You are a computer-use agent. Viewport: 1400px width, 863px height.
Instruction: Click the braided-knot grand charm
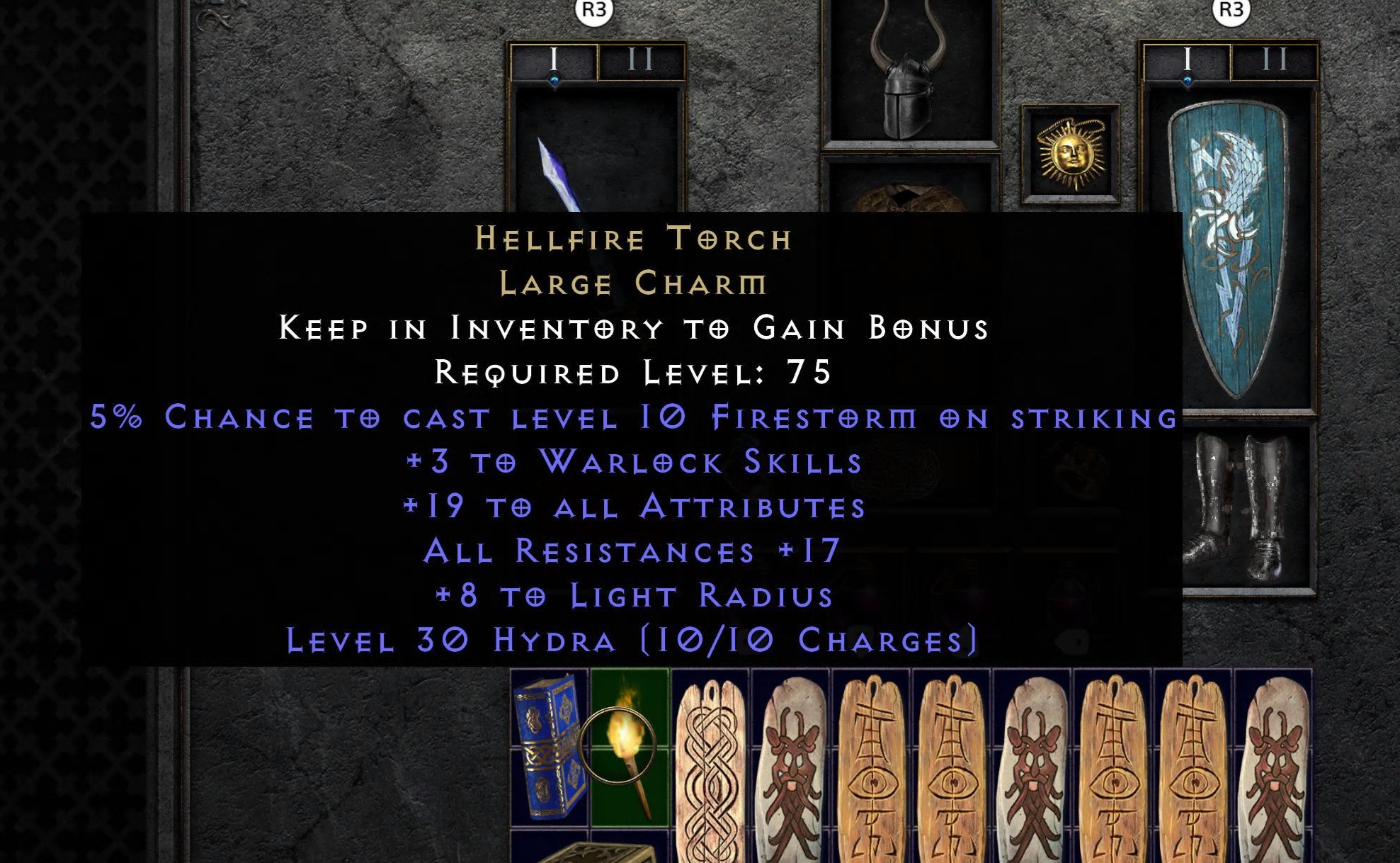click(708, 765)
